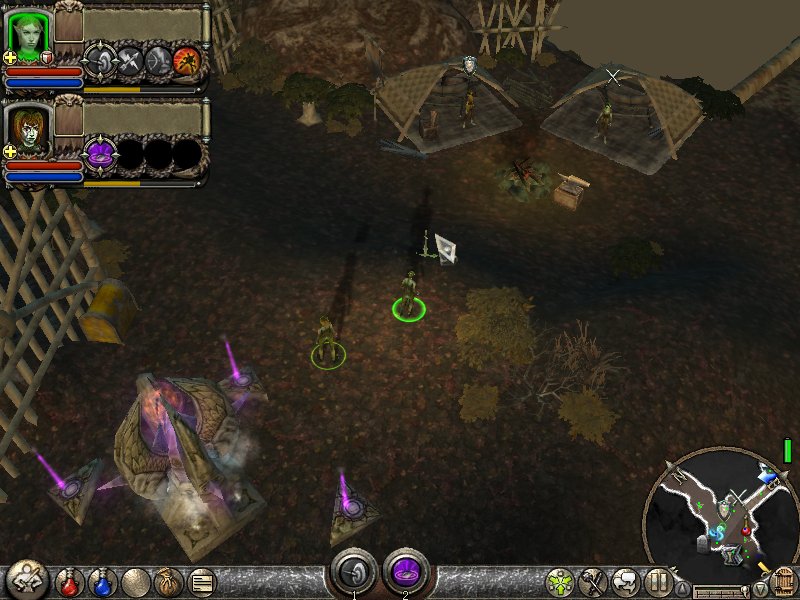
Task: Drink a blue mana potion
Action: (103, 581)
